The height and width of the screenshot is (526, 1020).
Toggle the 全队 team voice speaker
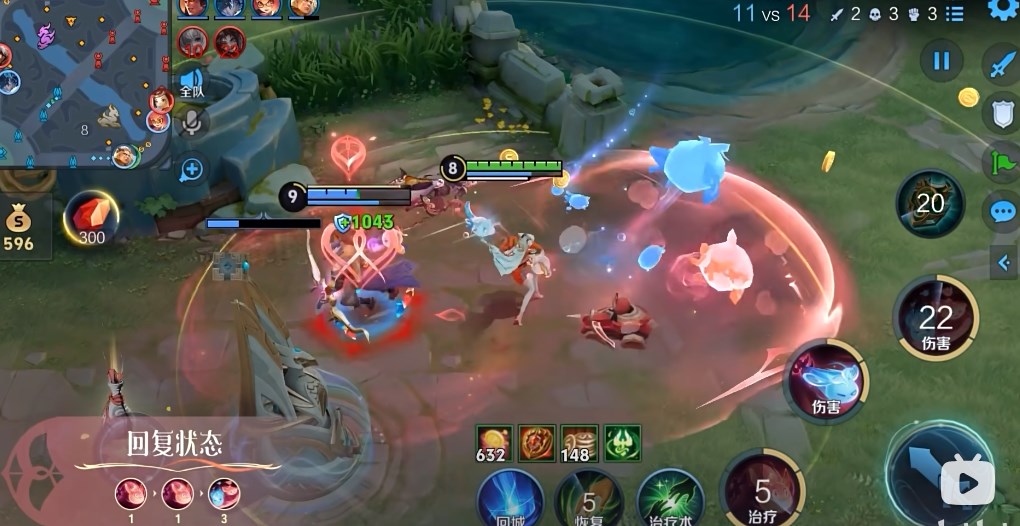coord(191,82)
